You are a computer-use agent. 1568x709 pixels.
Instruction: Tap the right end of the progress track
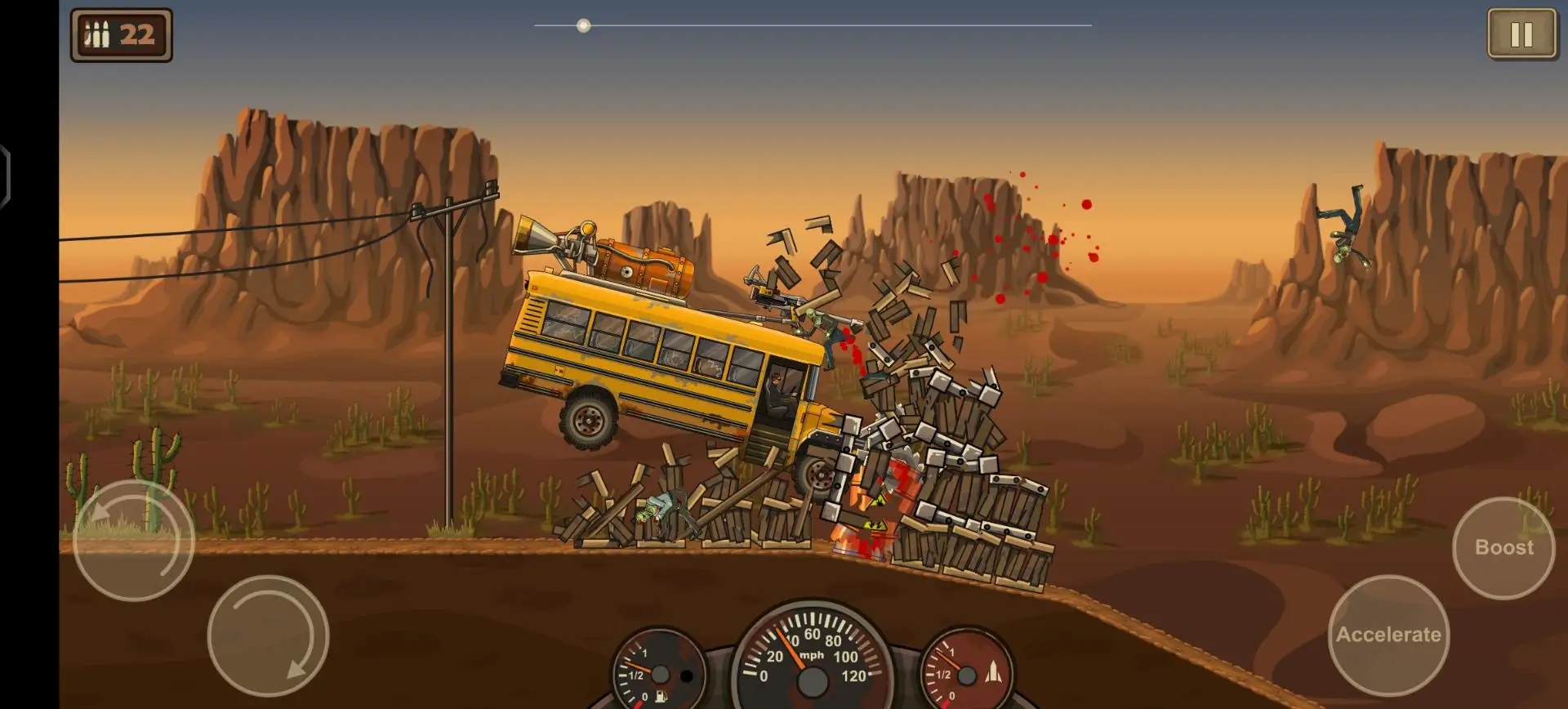(1089, 25)
